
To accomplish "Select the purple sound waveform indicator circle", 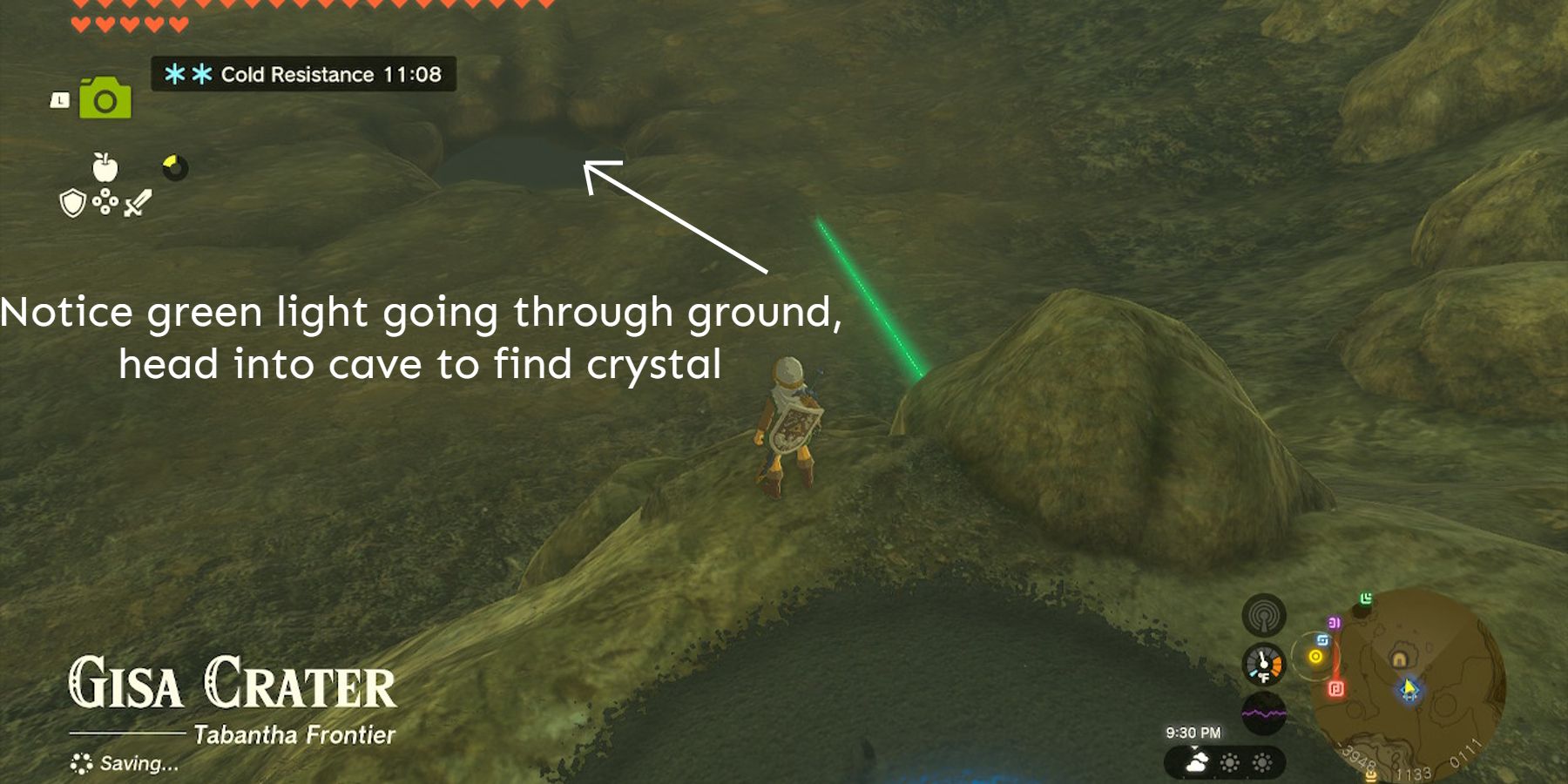I will click(1264, 712).
